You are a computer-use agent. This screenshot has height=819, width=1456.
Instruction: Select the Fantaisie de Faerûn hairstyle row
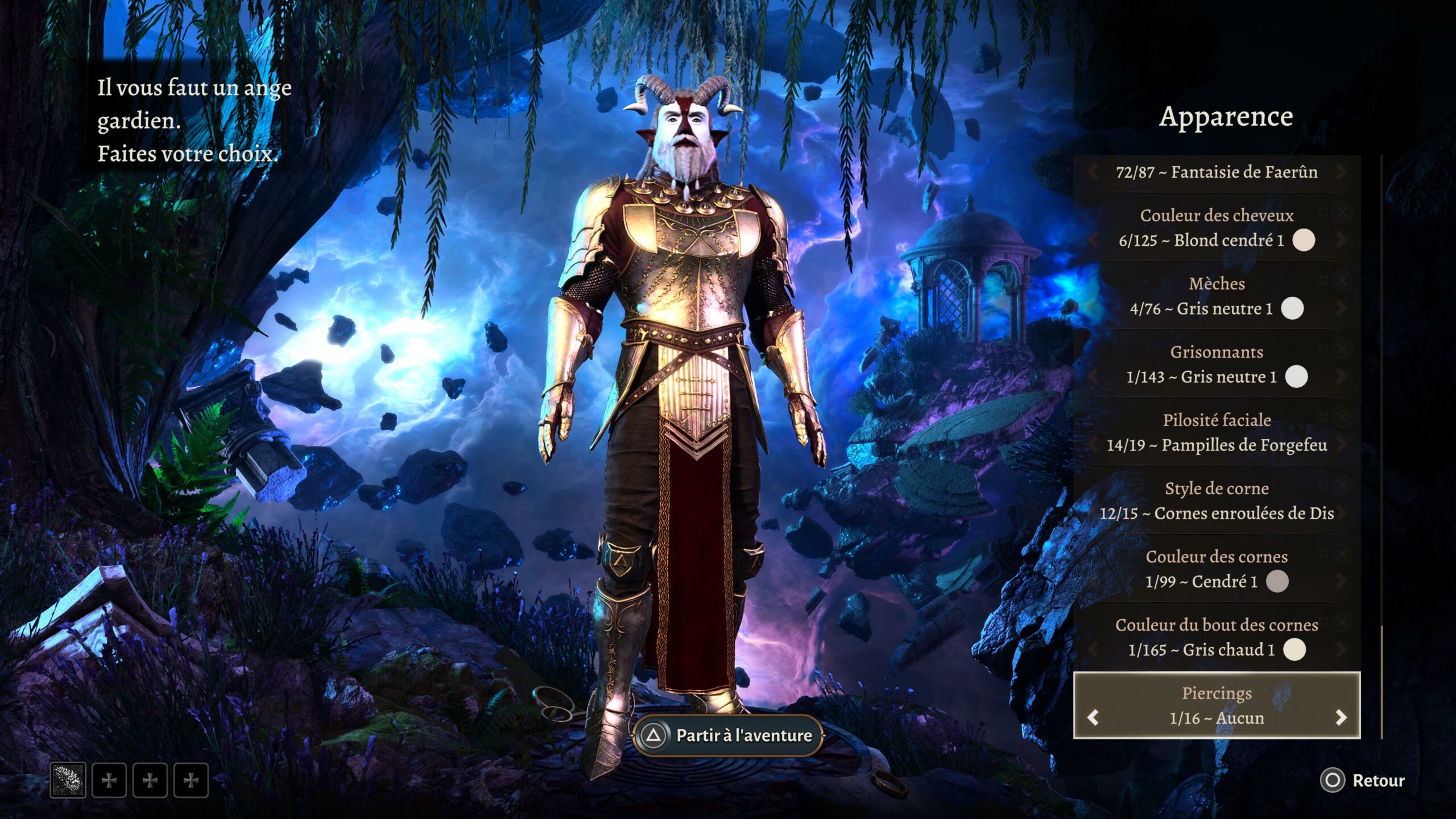click(1216, 172)
